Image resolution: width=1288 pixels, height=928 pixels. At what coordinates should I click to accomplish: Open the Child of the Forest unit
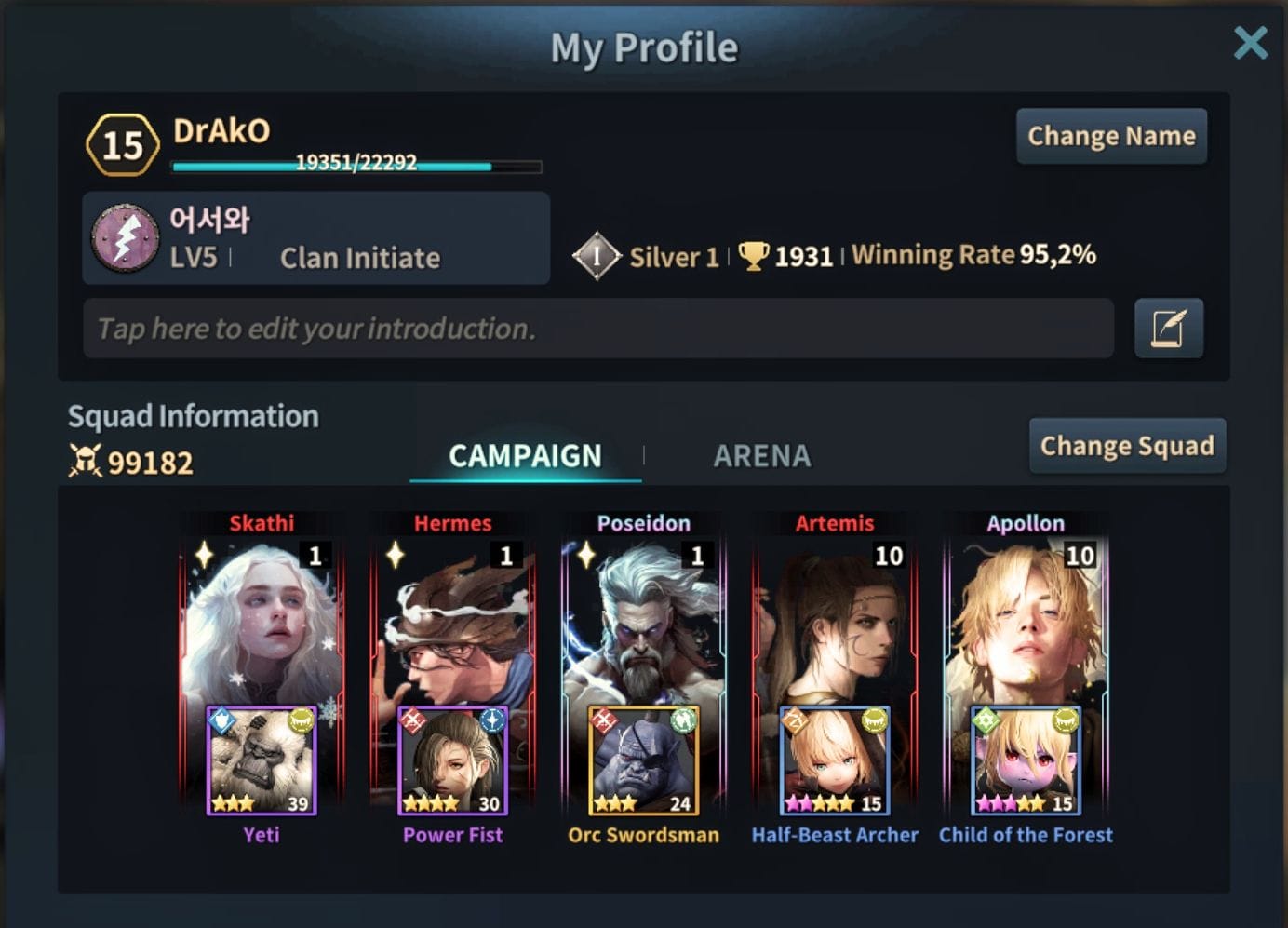[x=1026, y=760]
